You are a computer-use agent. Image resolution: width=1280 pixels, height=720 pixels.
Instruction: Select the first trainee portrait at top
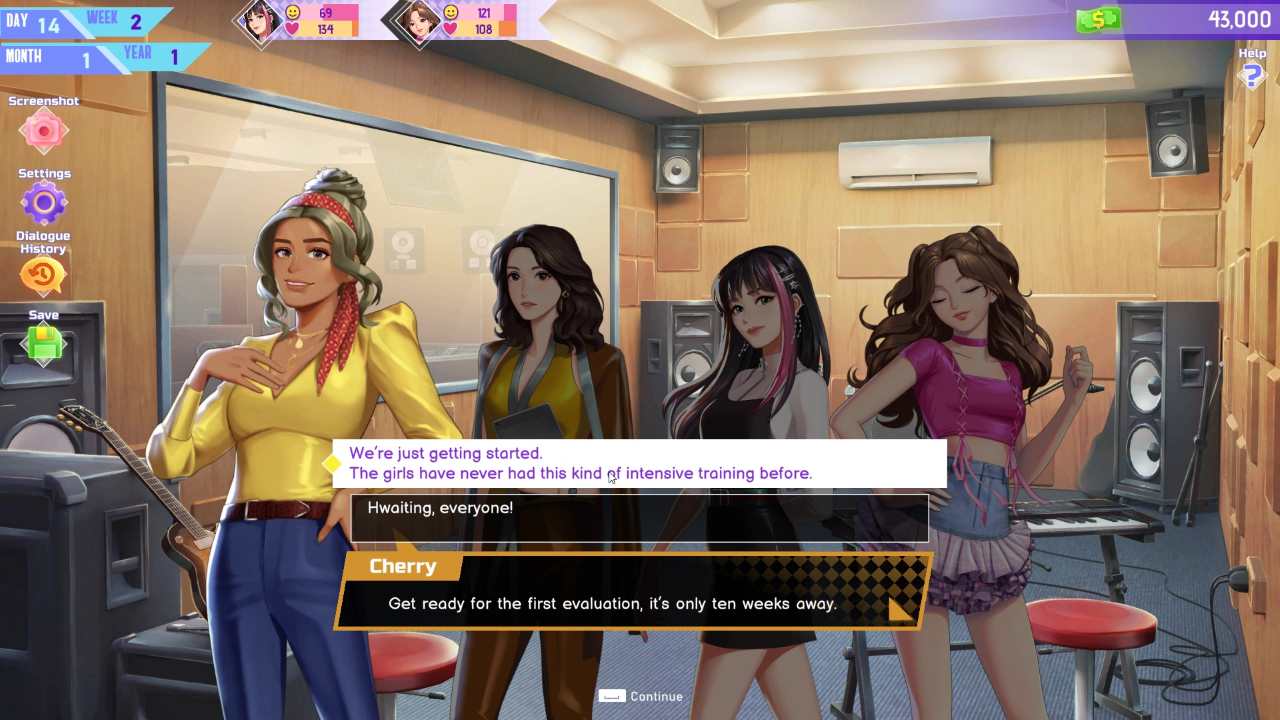coord(261,20)
